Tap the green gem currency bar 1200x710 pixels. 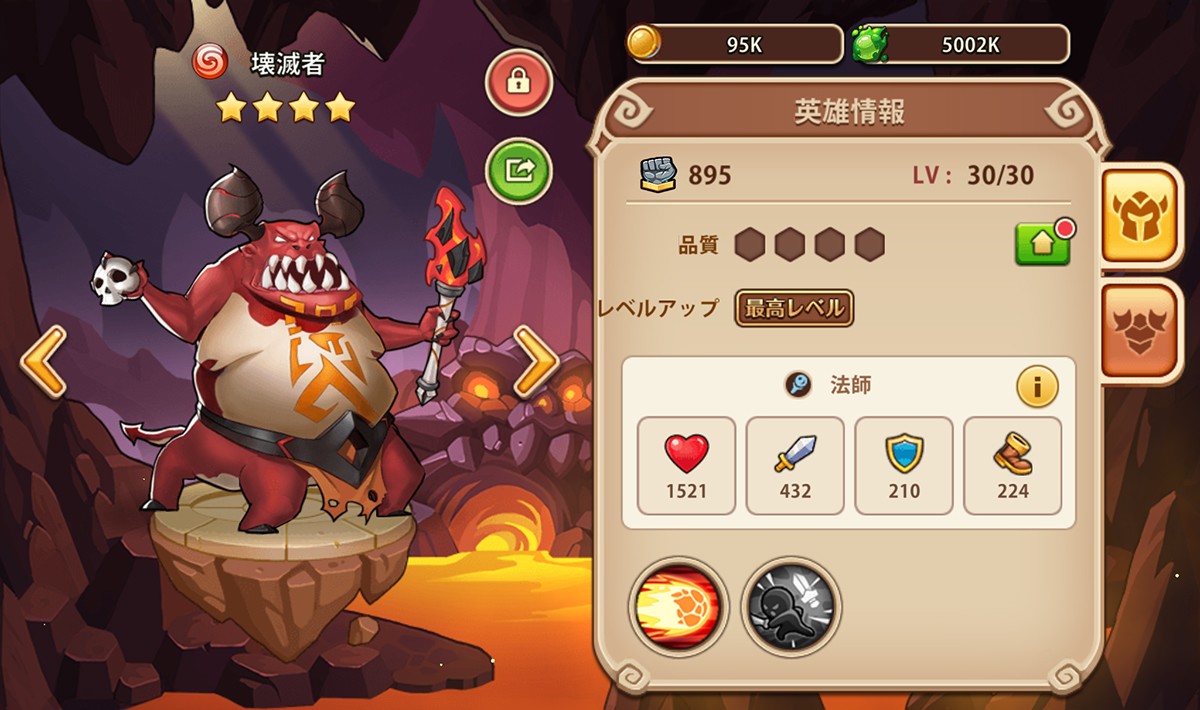pyautogui.click(x=960, y=44)
